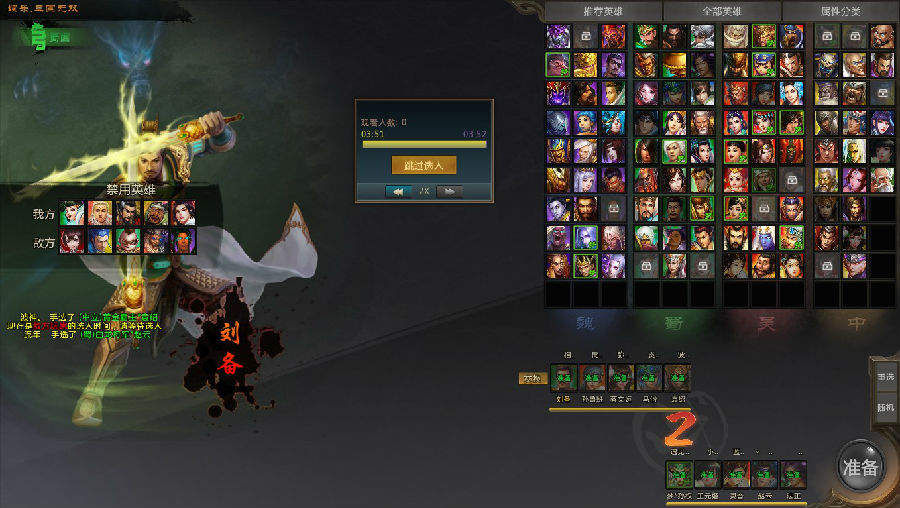
Task: Filter heroes by the 中 neutral faction
Action: click(x=855, y=325)
